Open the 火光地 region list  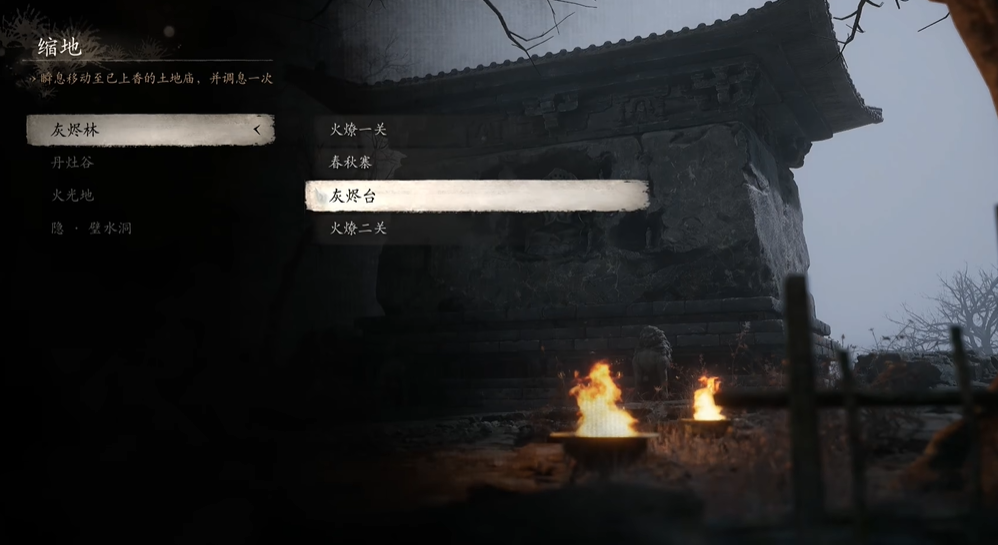73,195
